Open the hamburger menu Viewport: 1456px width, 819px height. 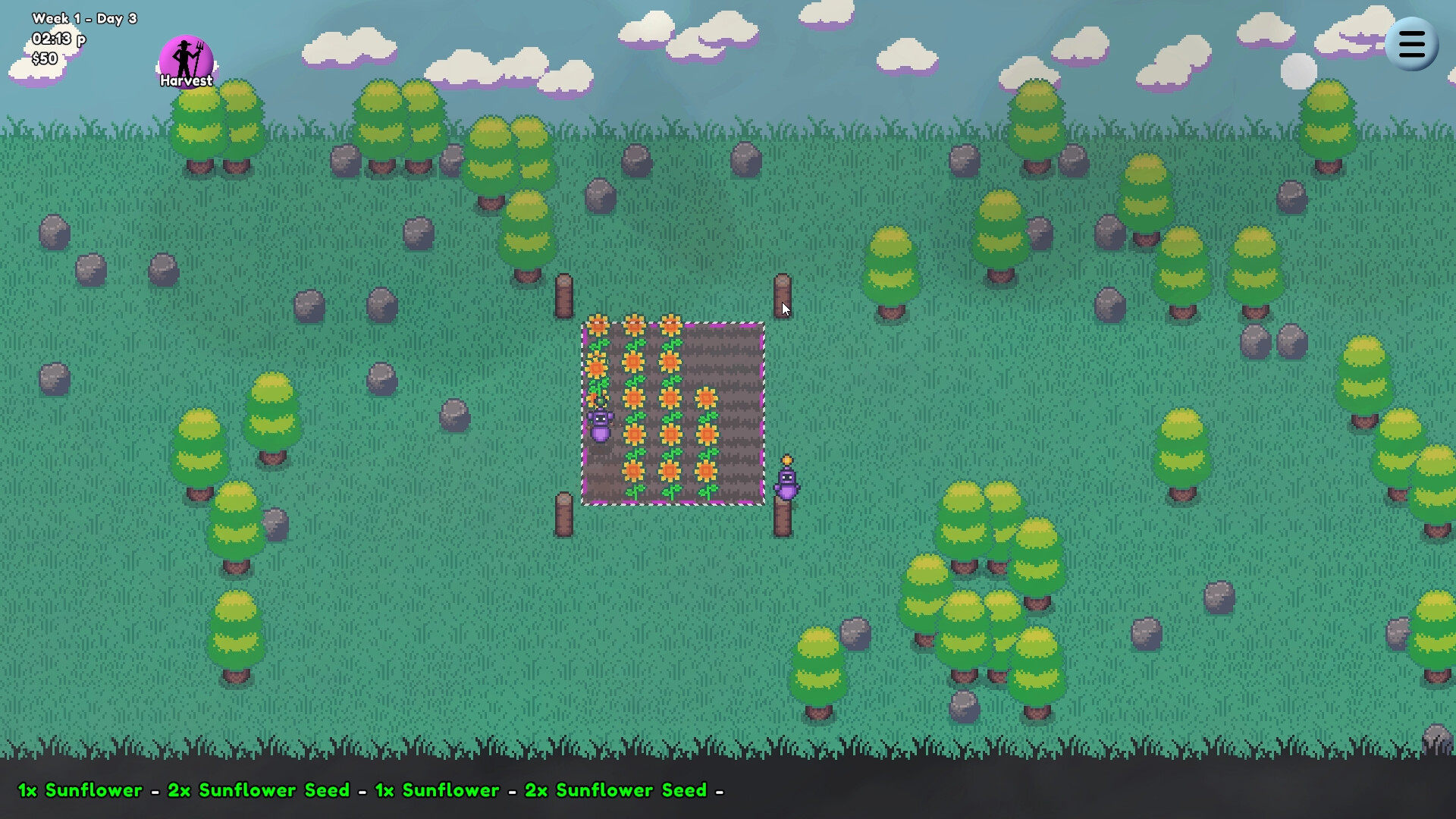(x=1412, y=43)
